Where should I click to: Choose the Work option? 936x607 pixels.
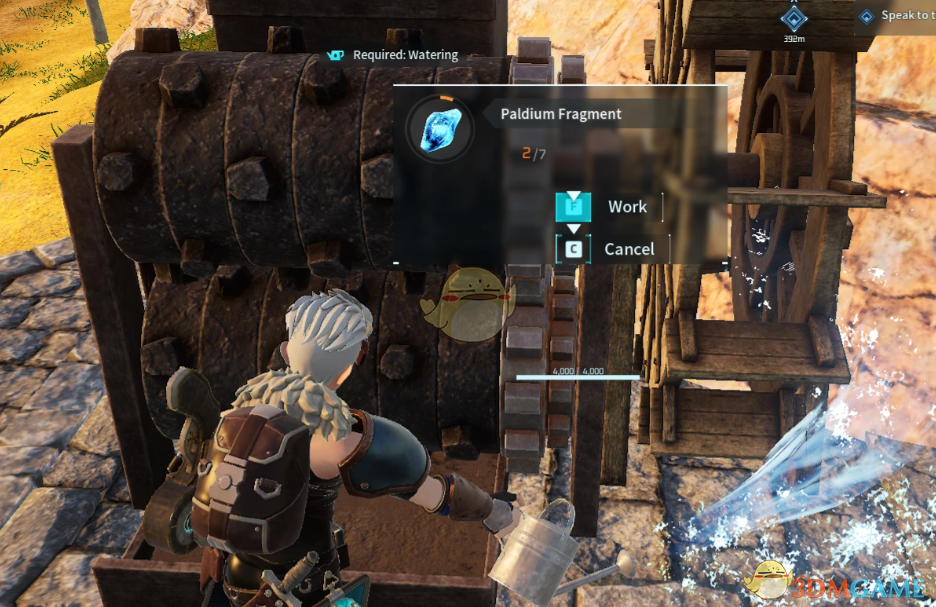click(x=626, y=207)
